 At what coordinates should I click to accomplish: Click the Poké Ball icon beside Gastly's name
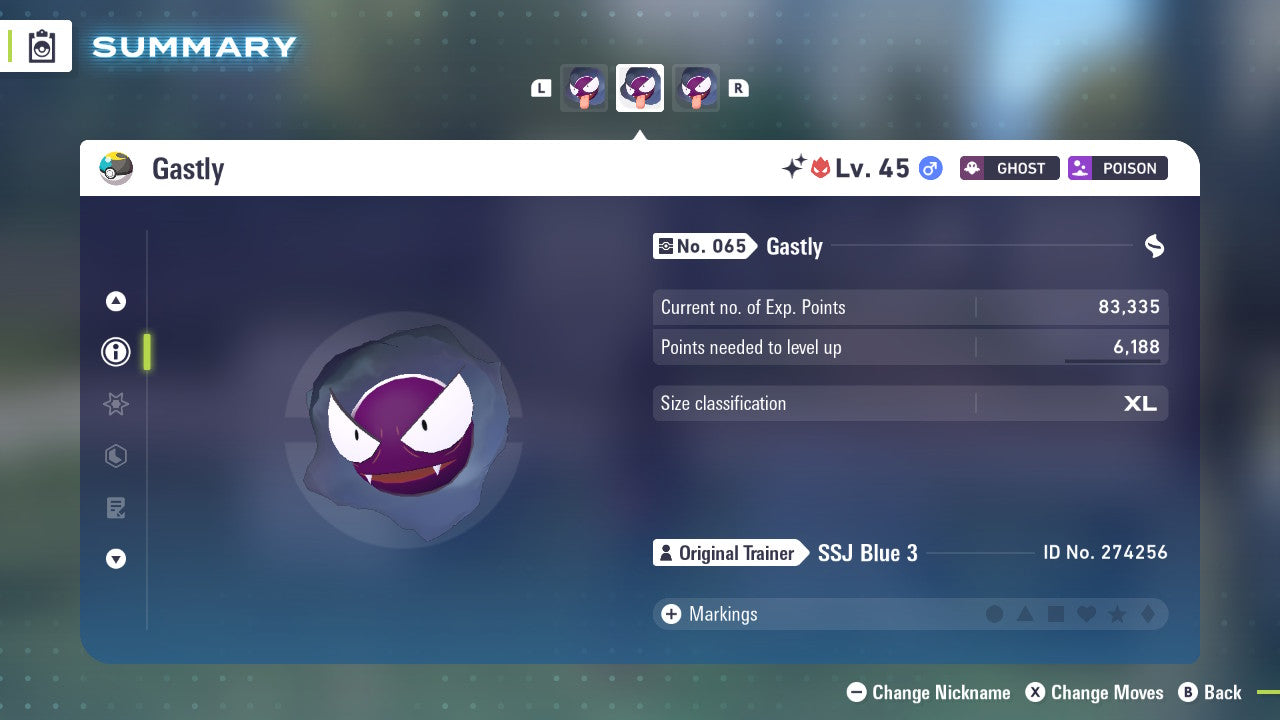coord(117,168)
